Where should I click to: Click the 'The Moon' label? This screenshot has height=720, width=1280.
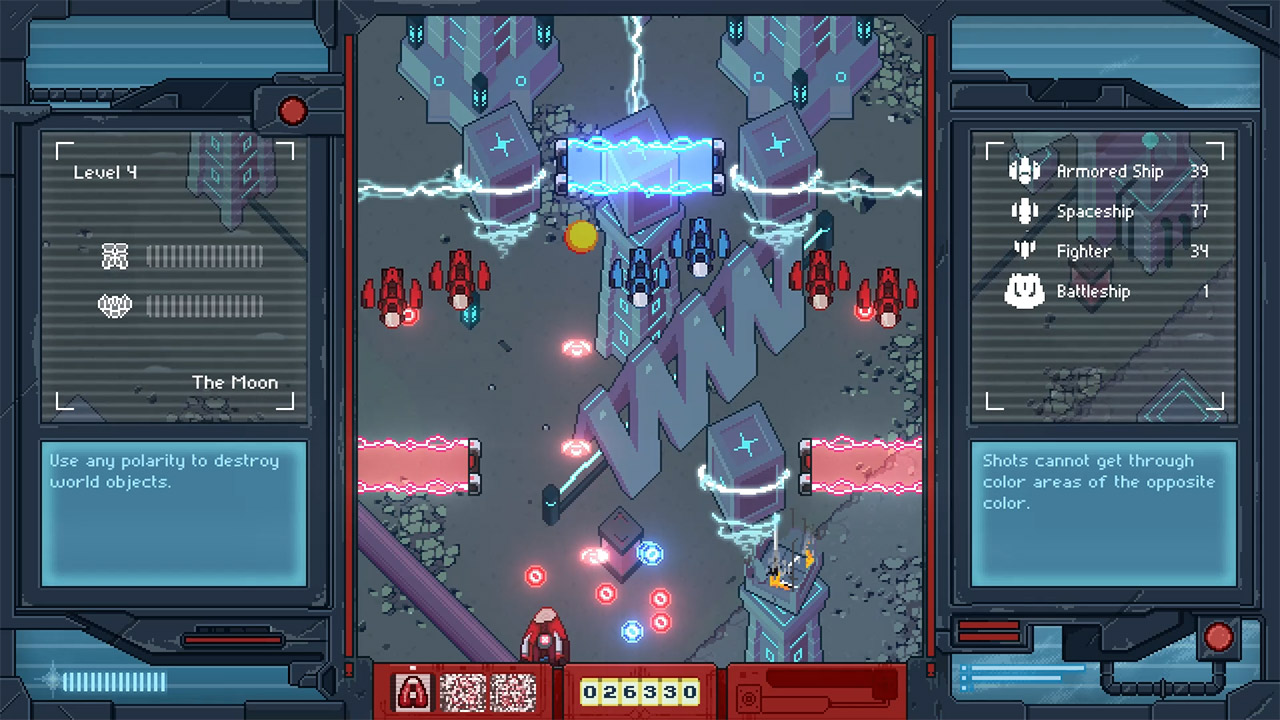click(x=236, y=382)
